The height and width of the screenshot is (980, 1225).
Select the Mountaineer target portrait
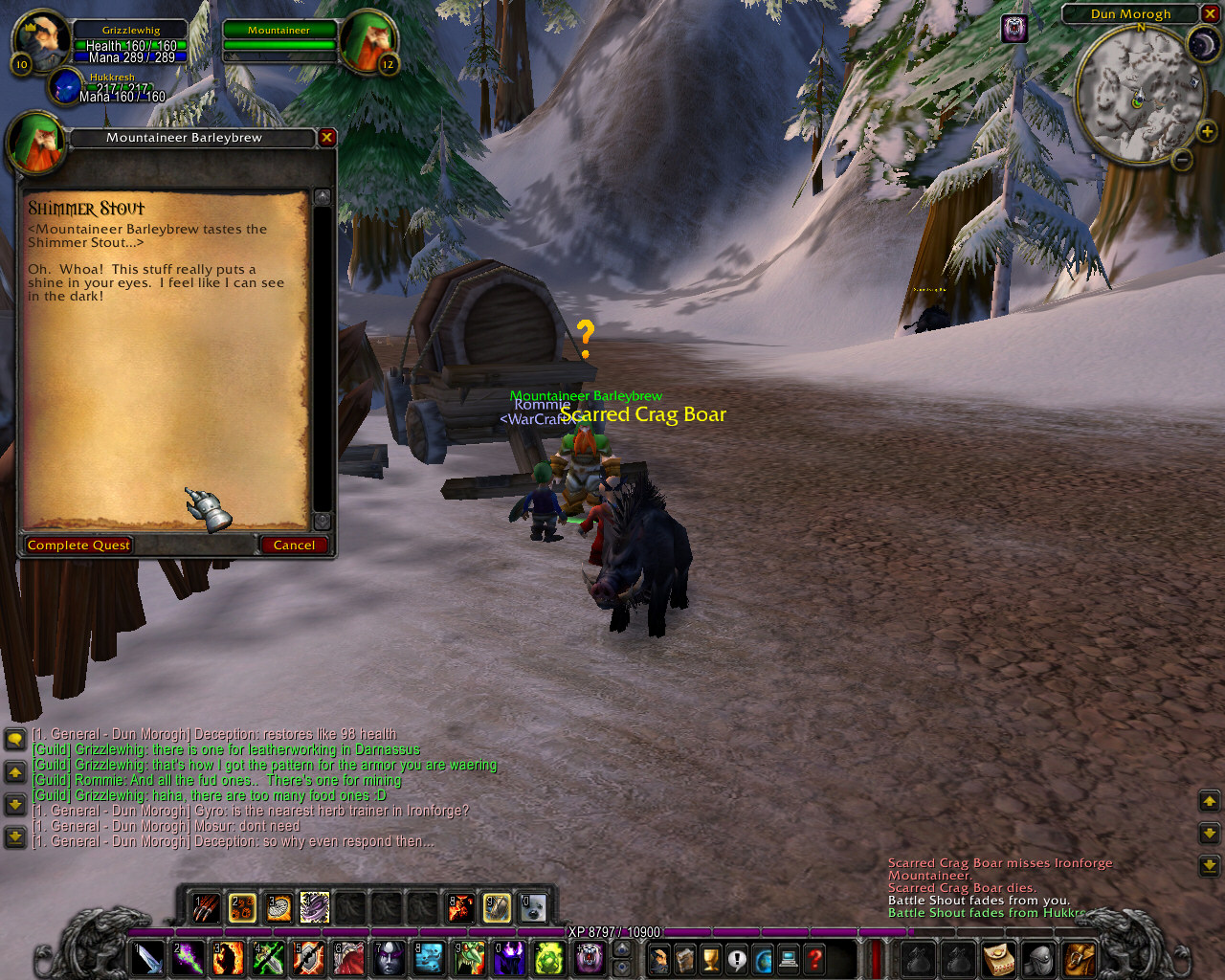[367, 40]
